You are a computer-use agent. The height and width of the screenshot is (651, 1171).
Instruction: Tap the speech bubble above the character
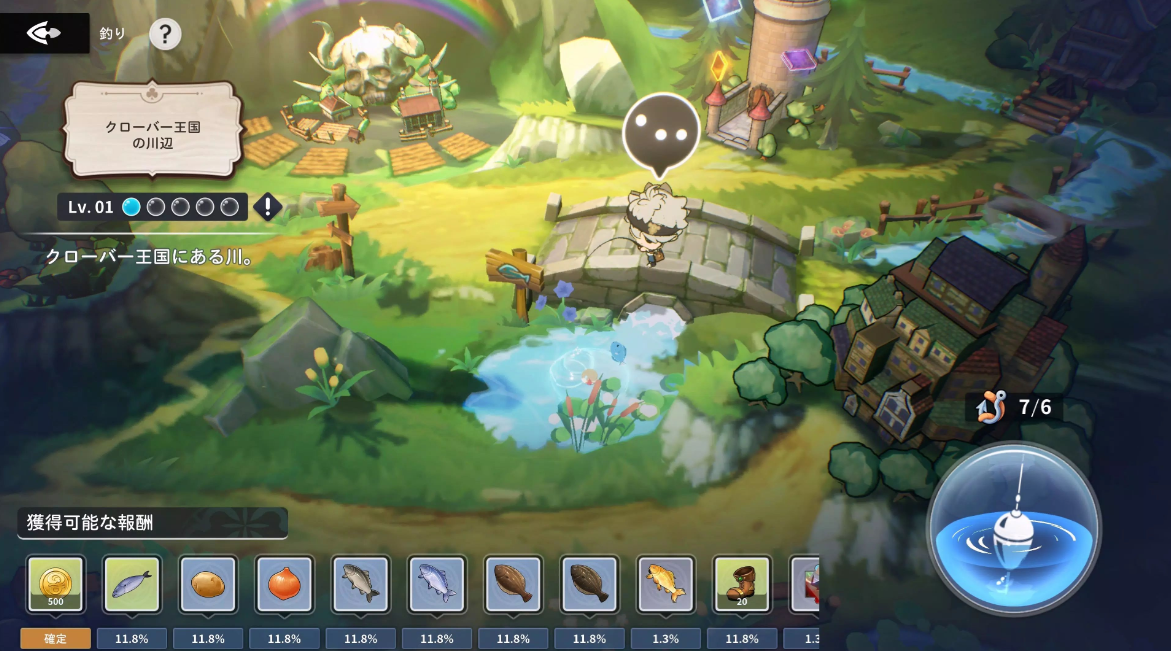pos(660,132)
